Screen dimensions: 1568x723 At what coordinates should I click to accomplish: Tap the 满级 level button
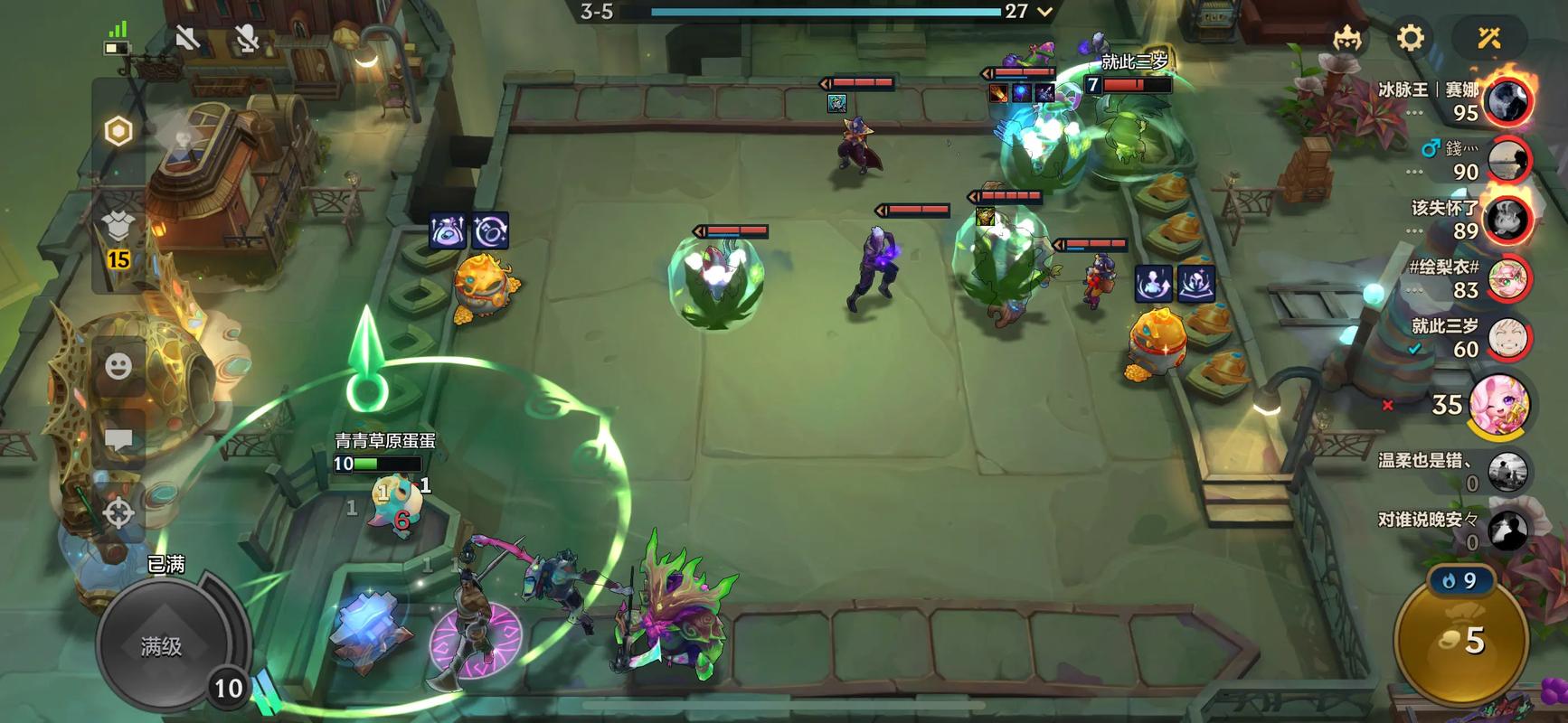pos(163,645)
